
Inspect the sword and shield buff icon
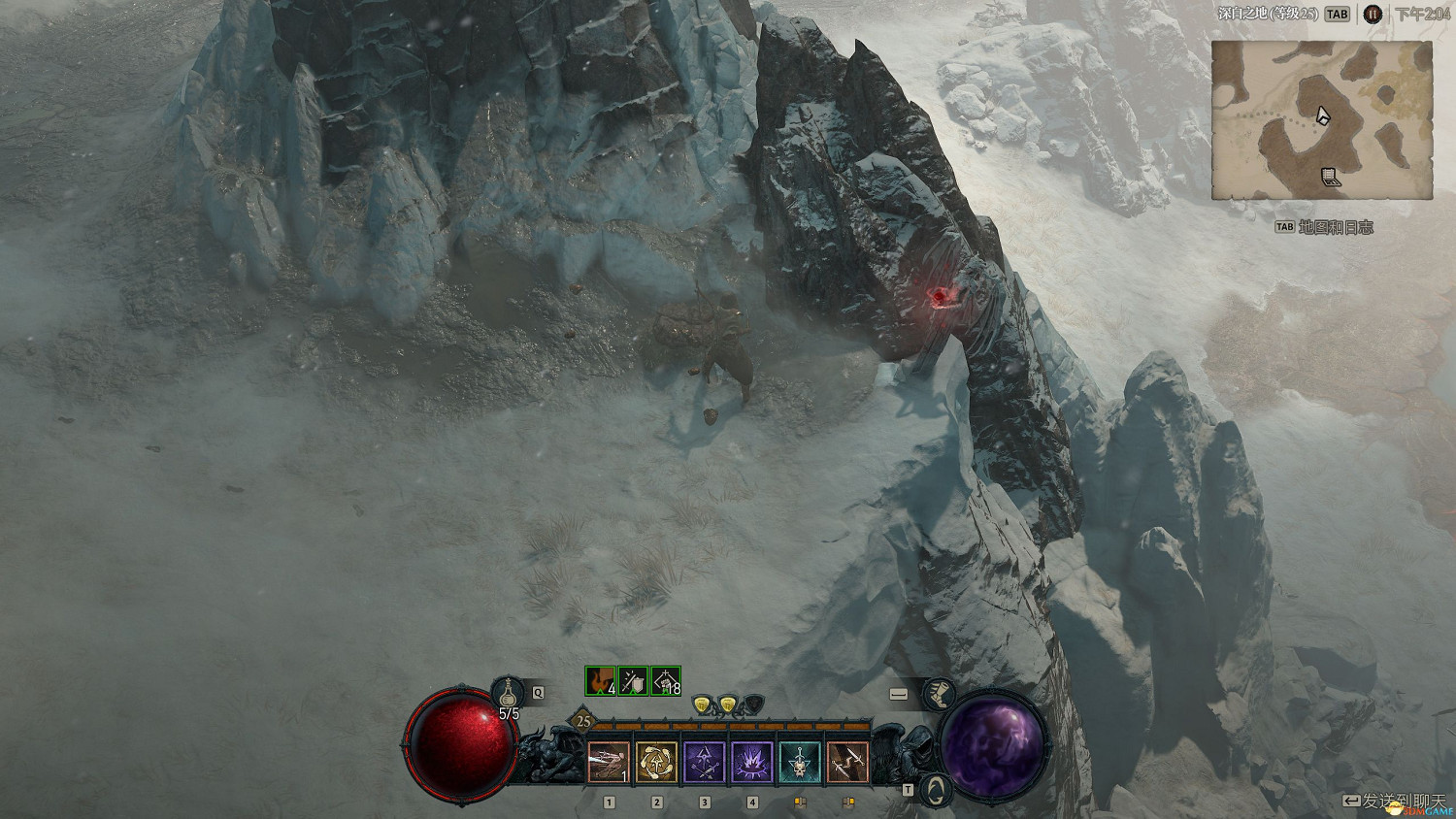click(633, 681)
